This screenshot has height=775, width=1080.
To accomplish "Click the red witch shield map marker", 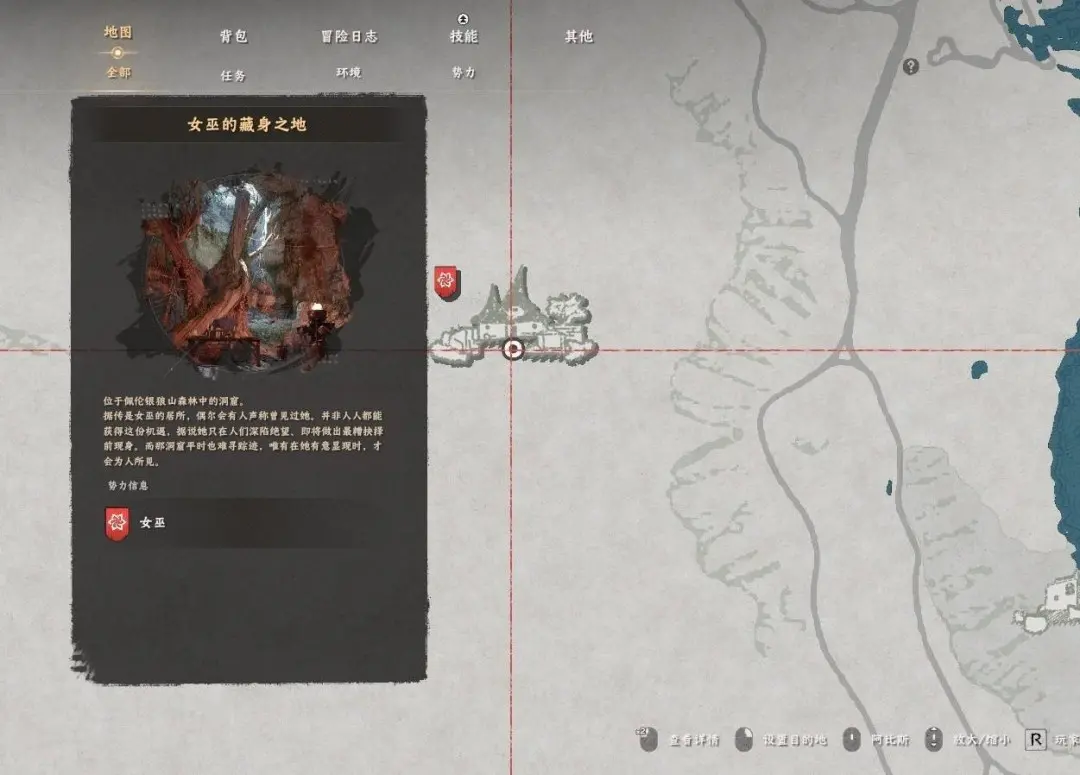I will pos(447,282).
